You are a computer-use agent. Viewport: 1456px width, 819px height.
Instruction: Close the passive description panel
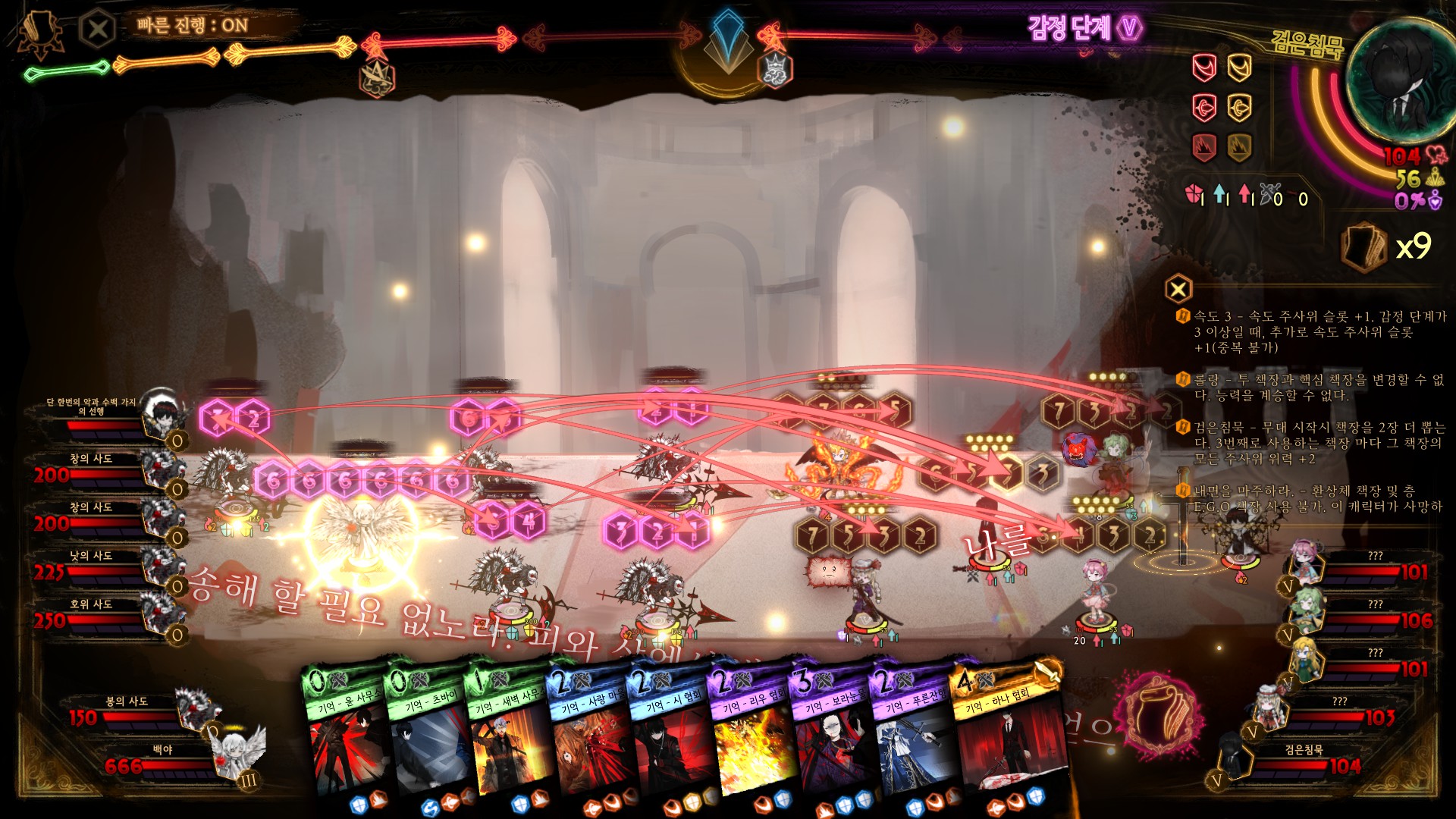[x=1178, y=289]
